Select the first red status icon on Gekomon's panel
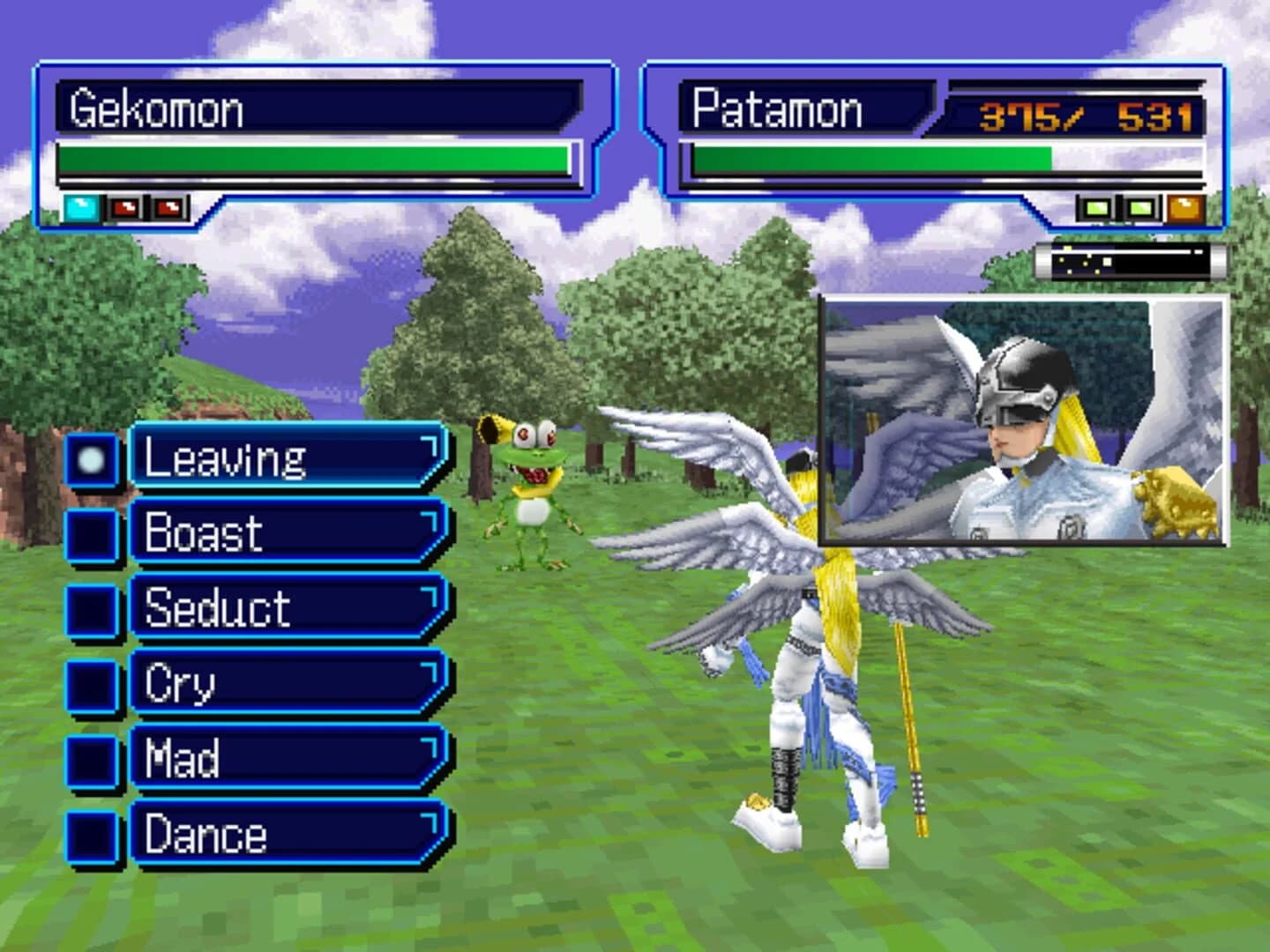 125,205
